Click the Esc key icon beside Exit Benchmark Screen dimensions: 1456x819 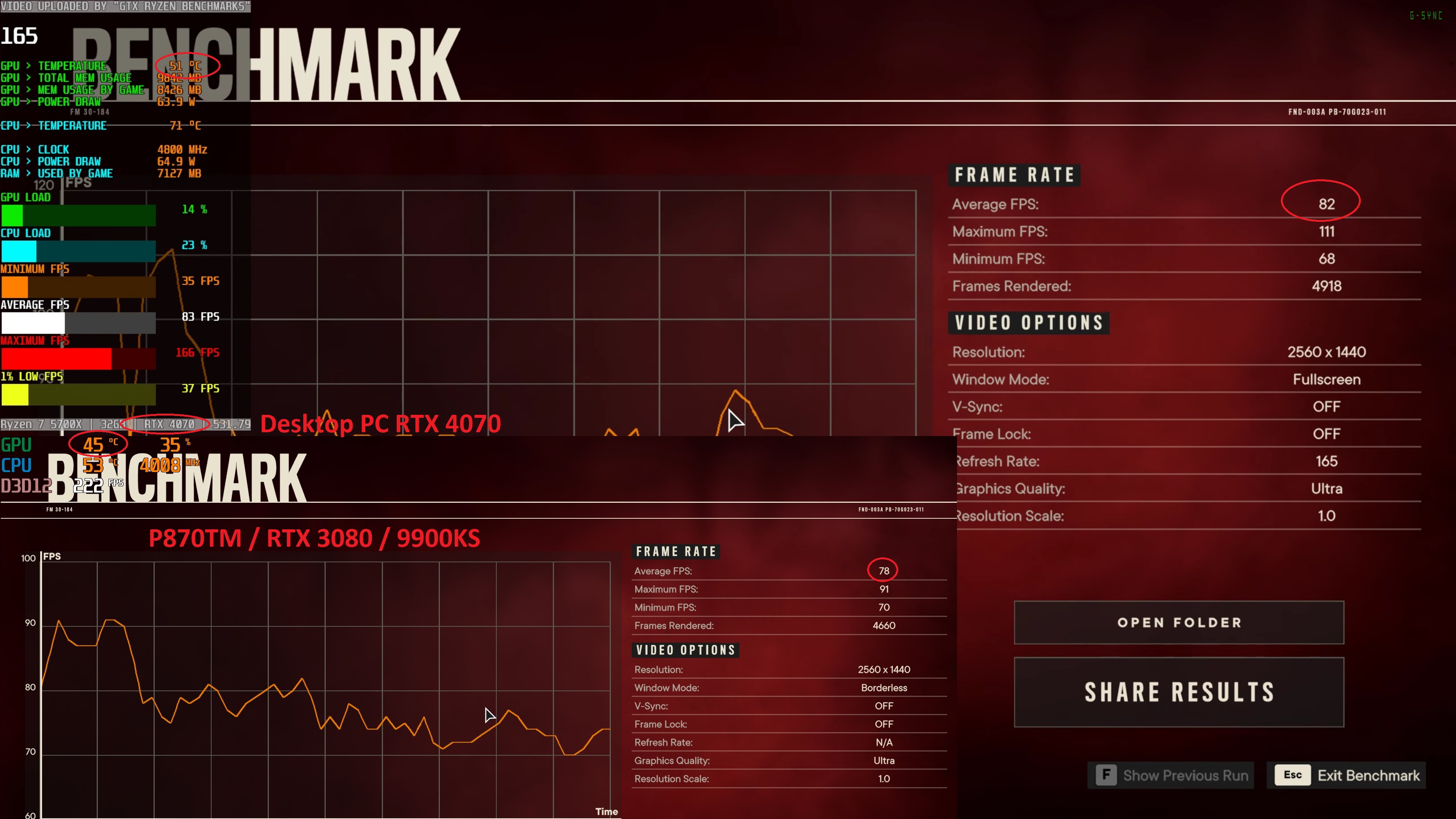click(1292, 775)
